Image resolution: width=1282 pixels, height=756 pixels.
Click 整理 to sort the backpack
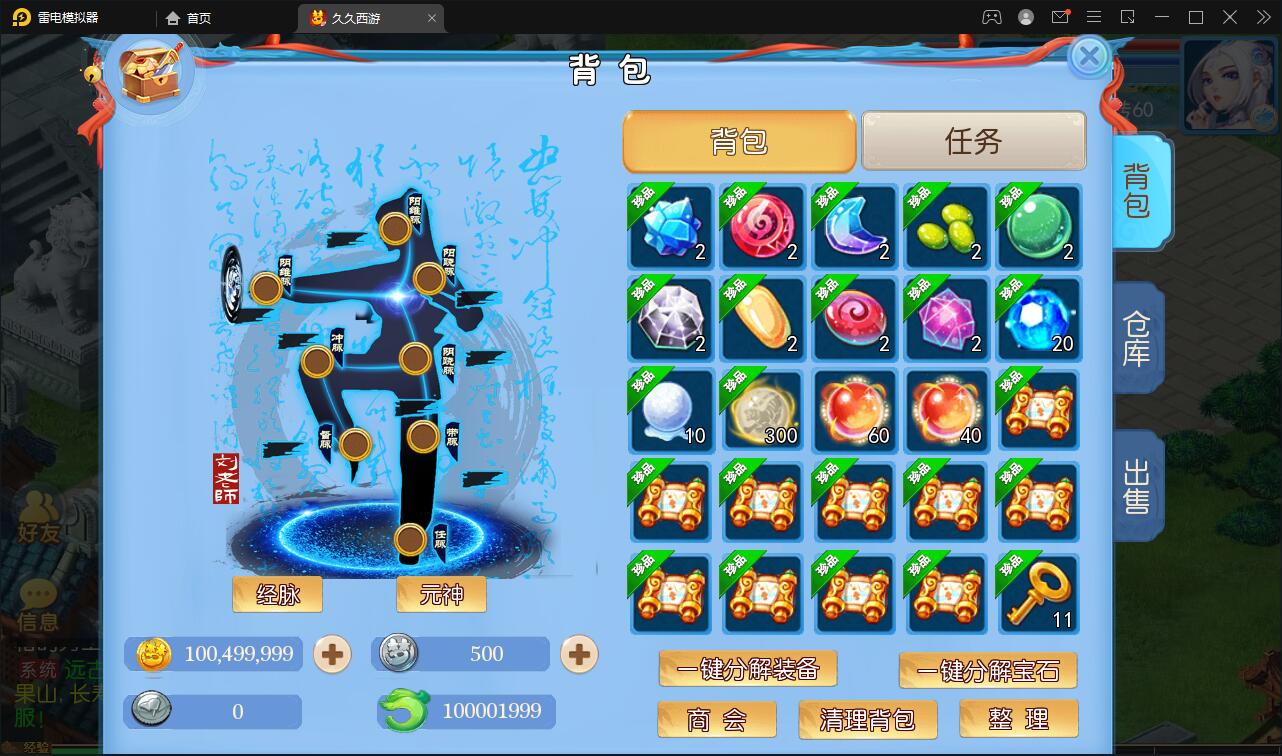(1018, 718)
